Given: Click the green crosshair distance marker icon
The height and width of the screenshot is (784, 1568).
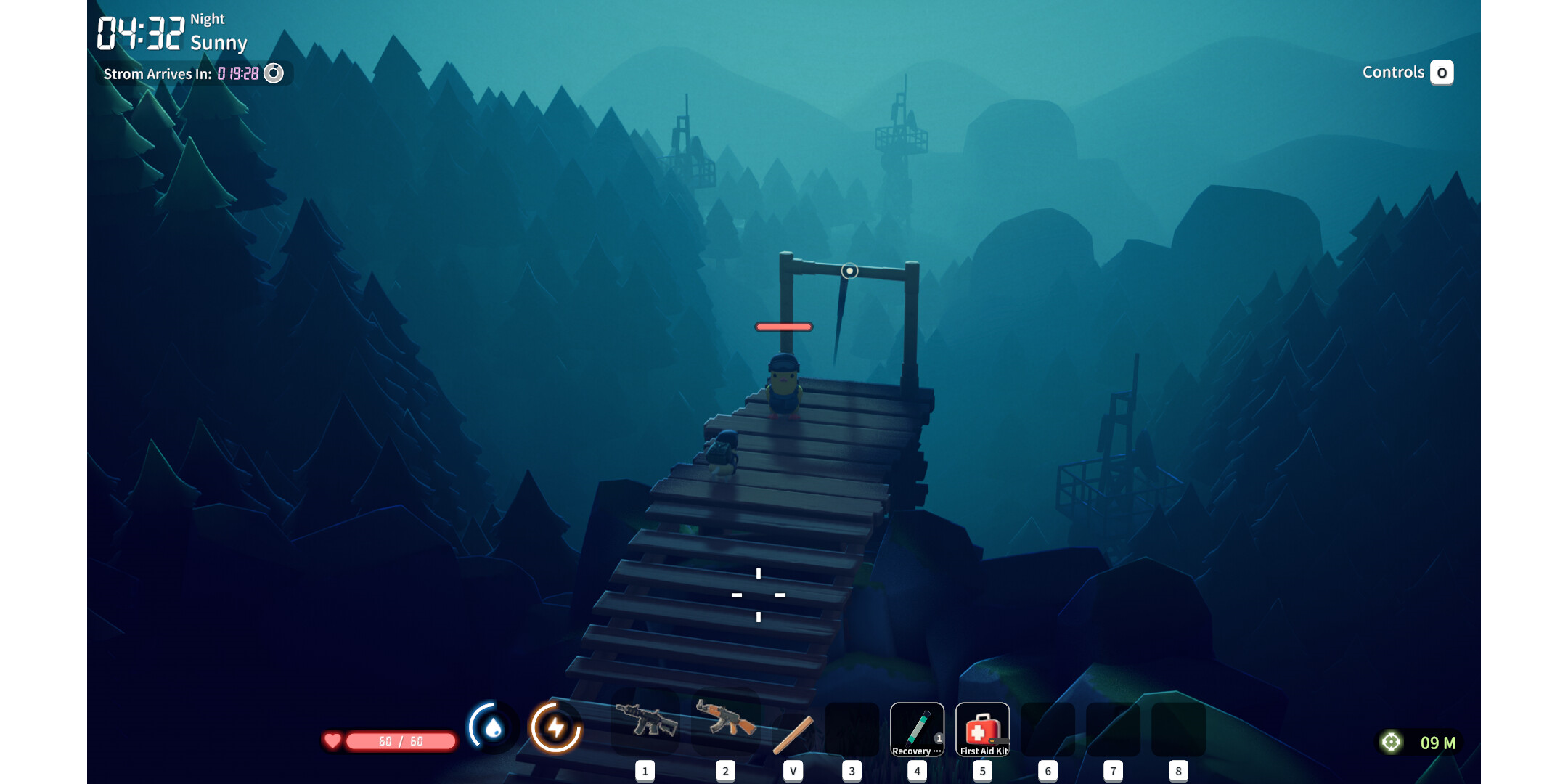Looking at the screenshot, I should point(1391,742).
